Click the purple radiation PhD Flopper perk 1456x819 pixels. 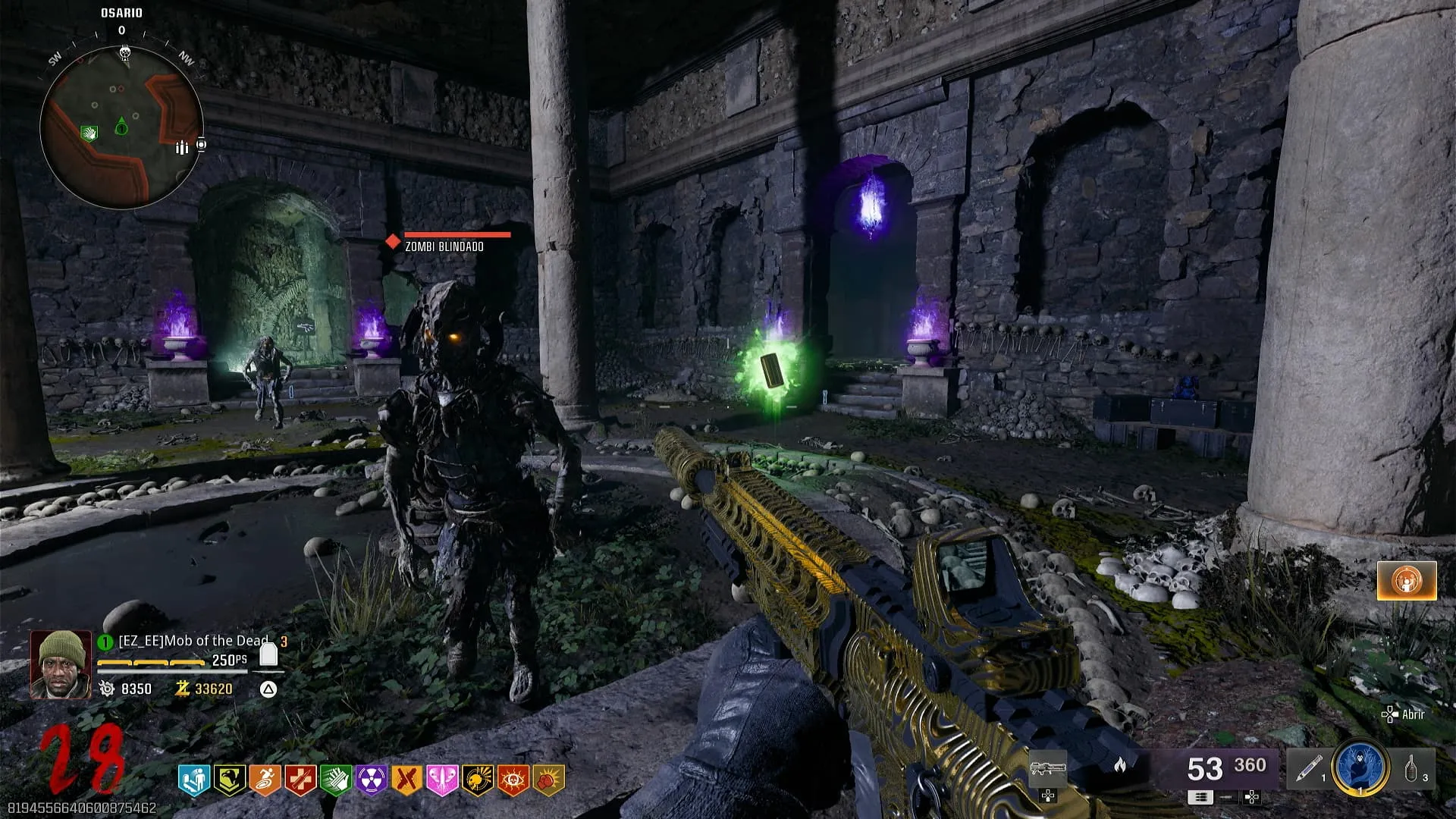click(x=372, y=780)
